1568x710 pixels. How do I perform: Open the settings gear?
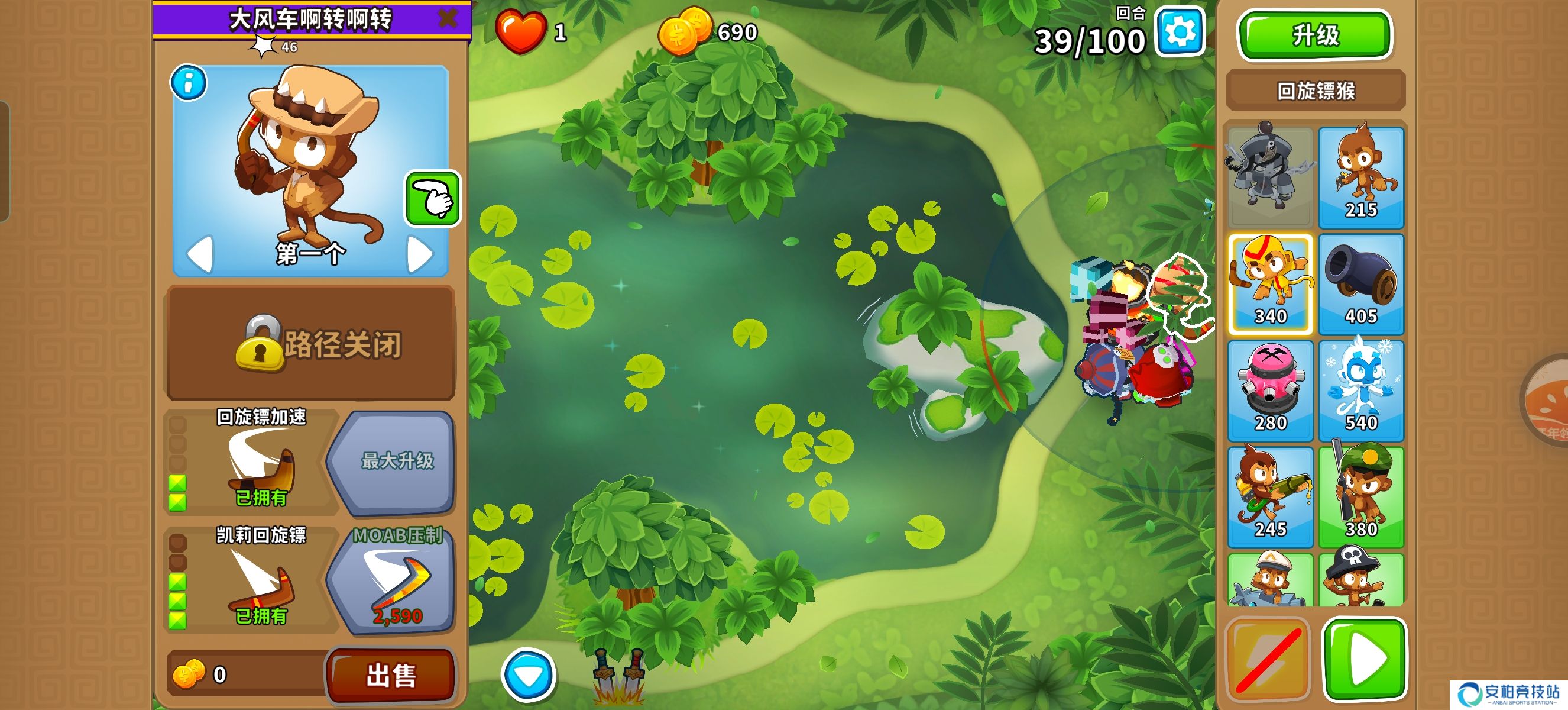[x=1180, y=32]
